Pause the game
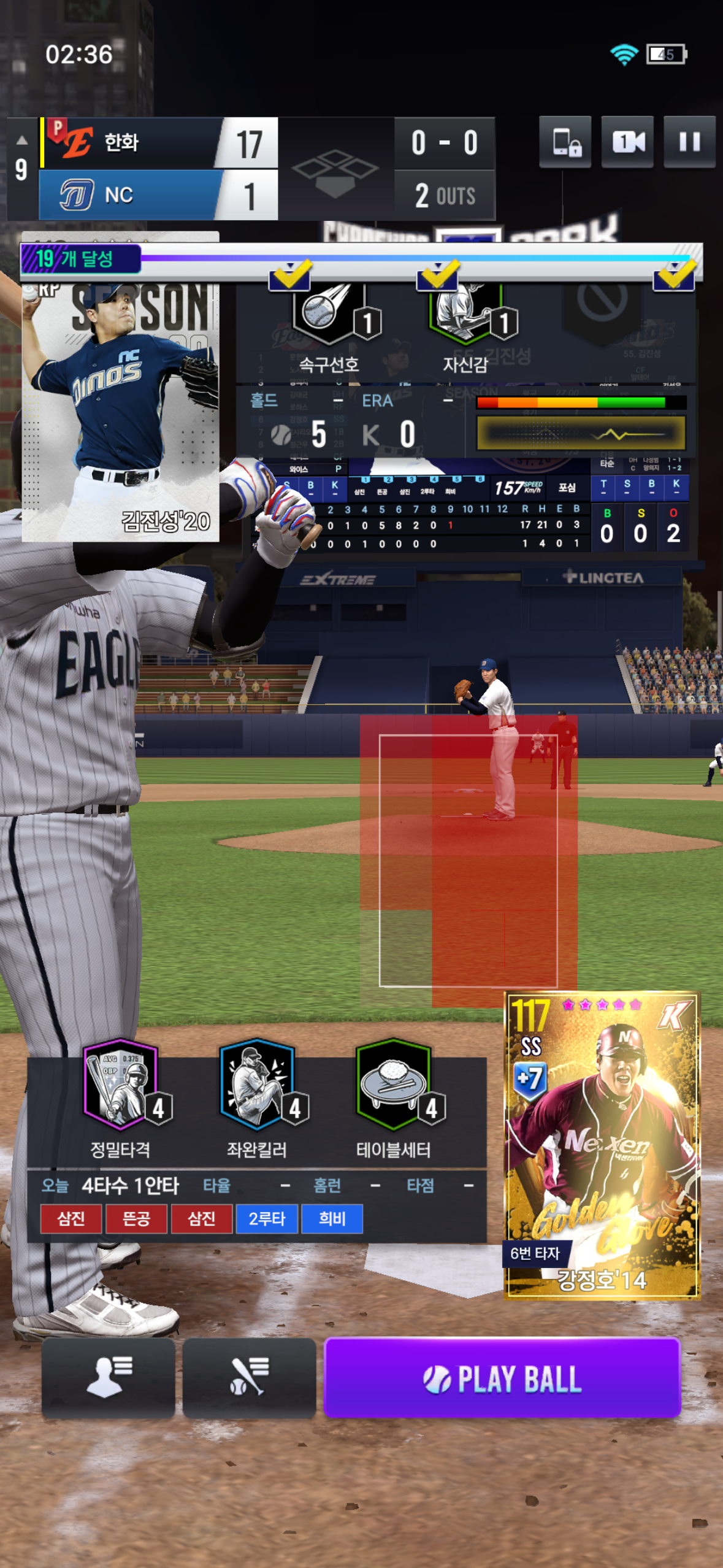Image resolution: width=723 pixels, height=1568 pixels. [689, 142]
